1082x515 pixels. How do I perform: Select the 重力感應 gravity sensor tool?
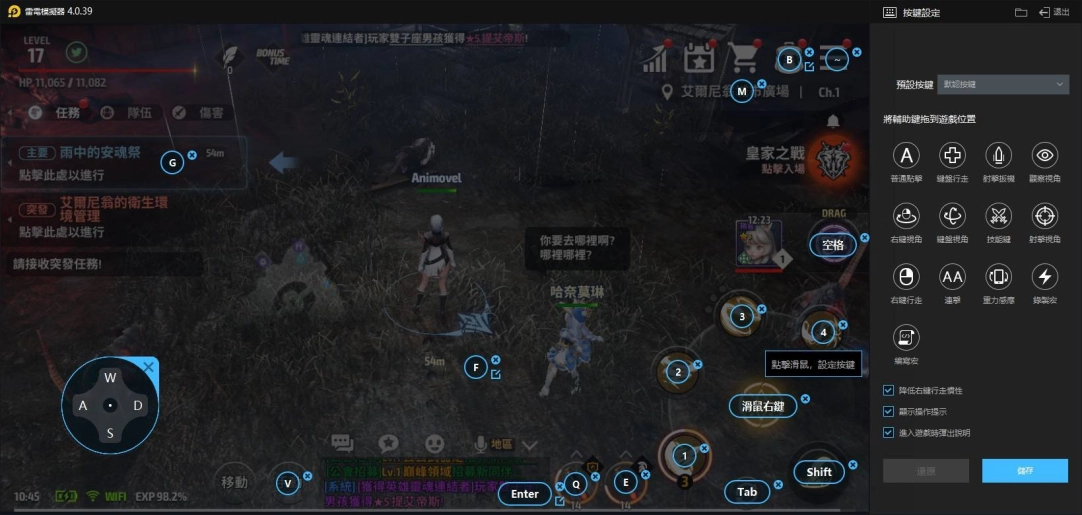coord(999,277)
